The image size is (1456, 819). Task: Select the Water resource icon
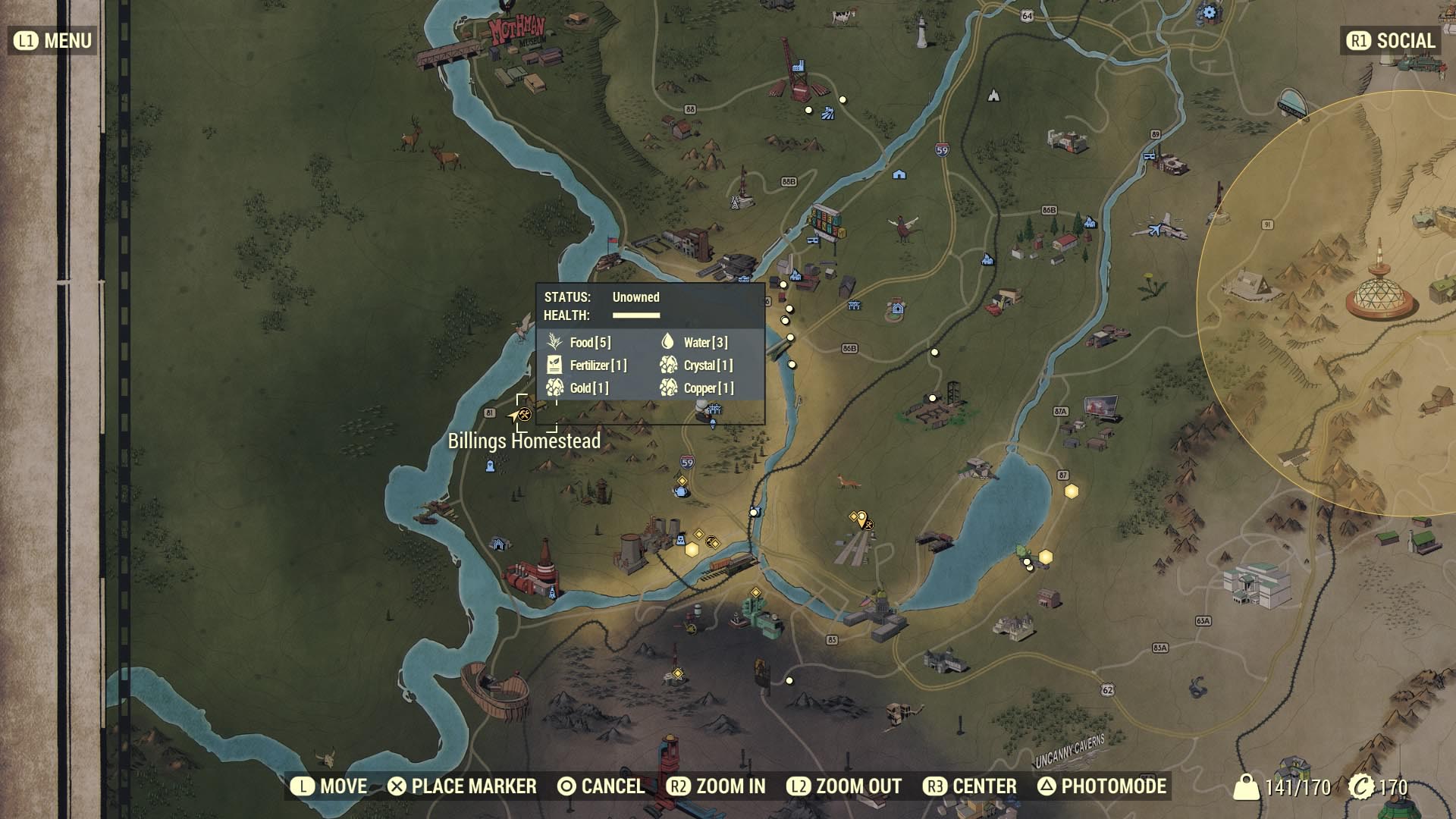pos(669,342)
